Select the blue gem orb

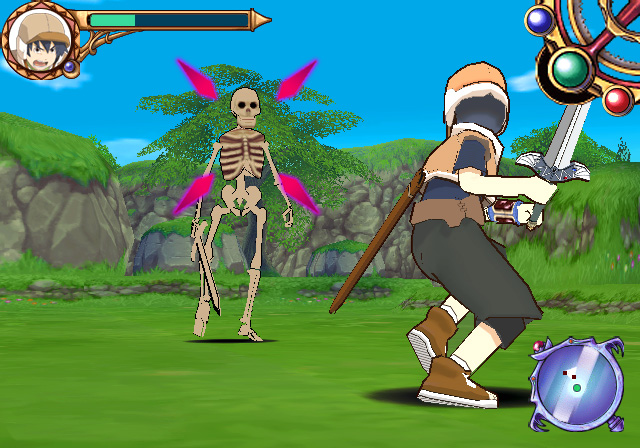[x=541, y=19]
